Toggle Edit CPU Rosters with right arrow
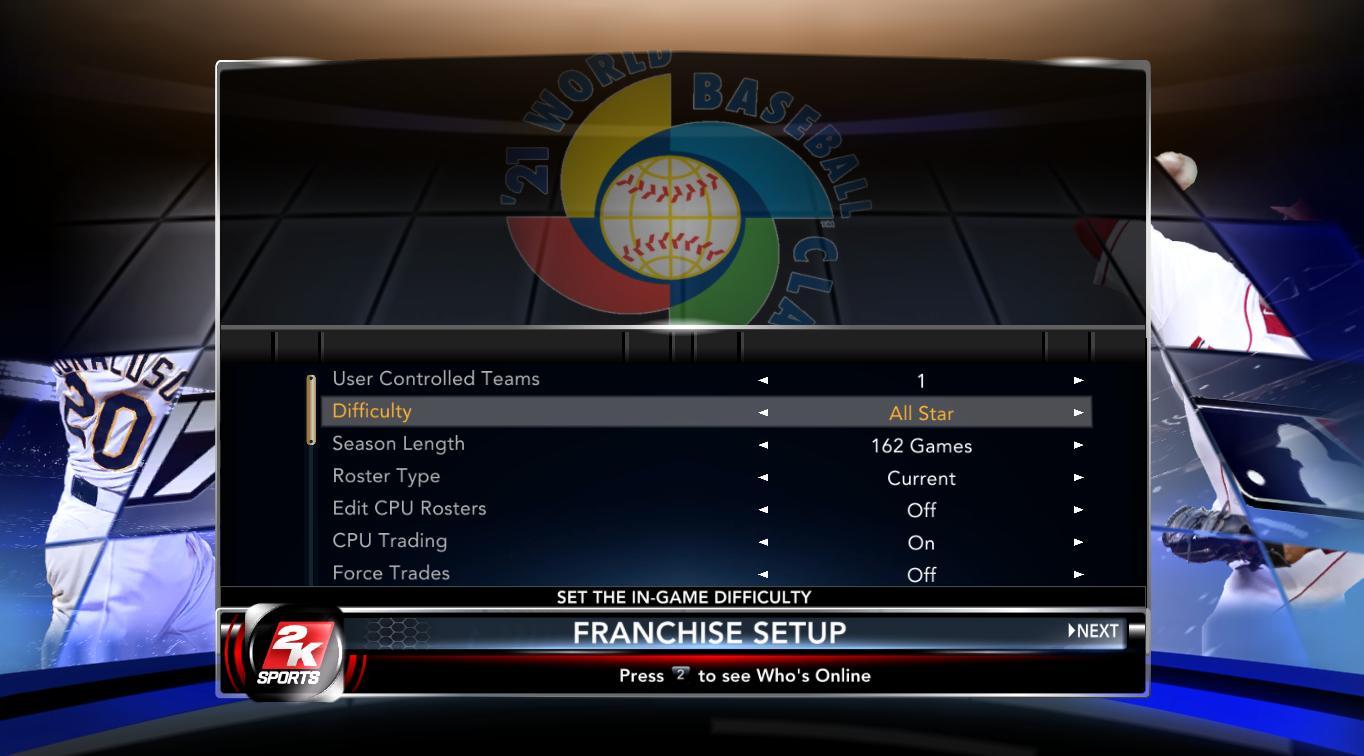The width and height of the screenshot is (1364, 756). click(1078, 510)
